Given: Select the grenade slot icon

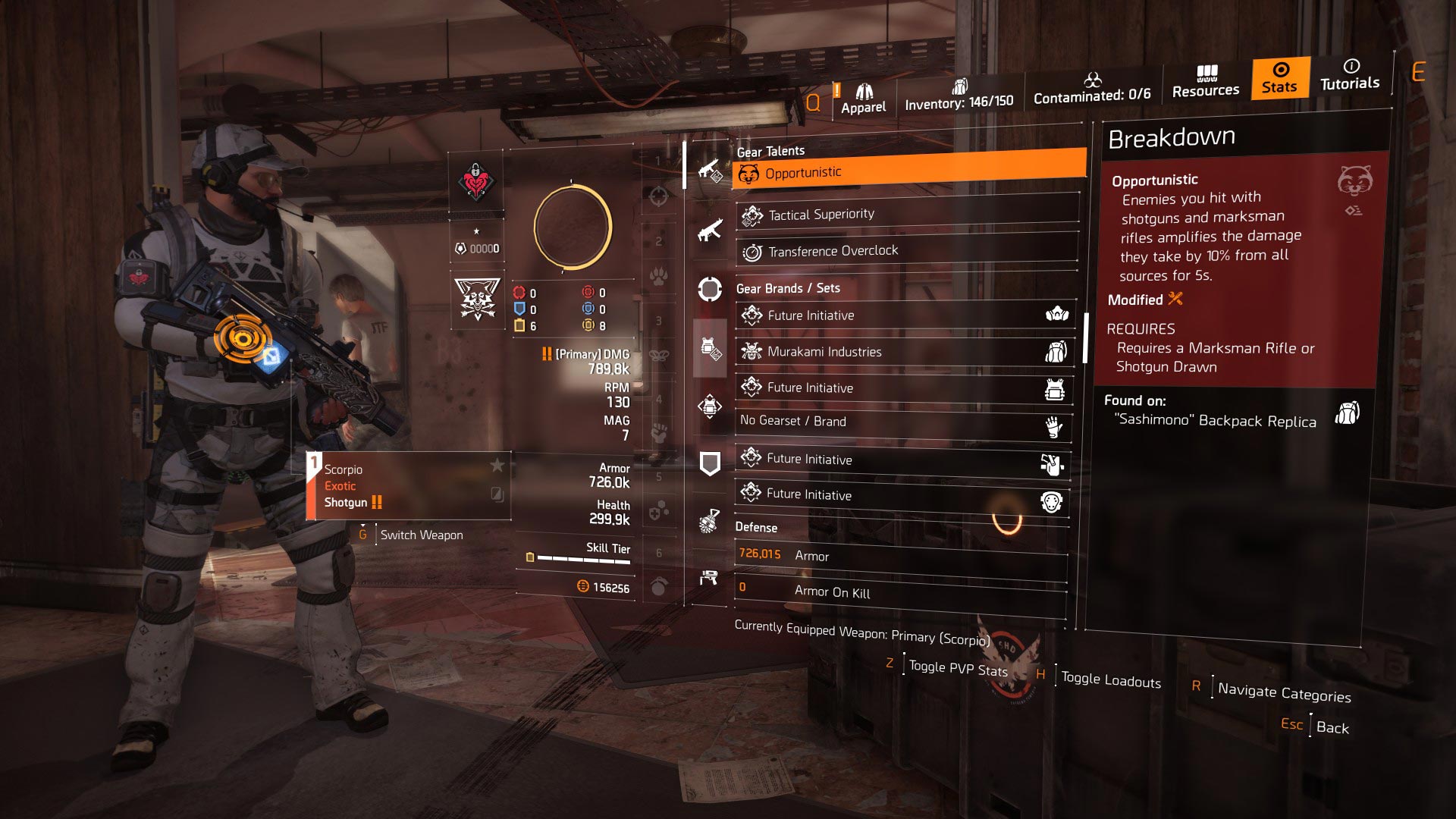Looking at the screenshot, I should (x=709, y=521).
